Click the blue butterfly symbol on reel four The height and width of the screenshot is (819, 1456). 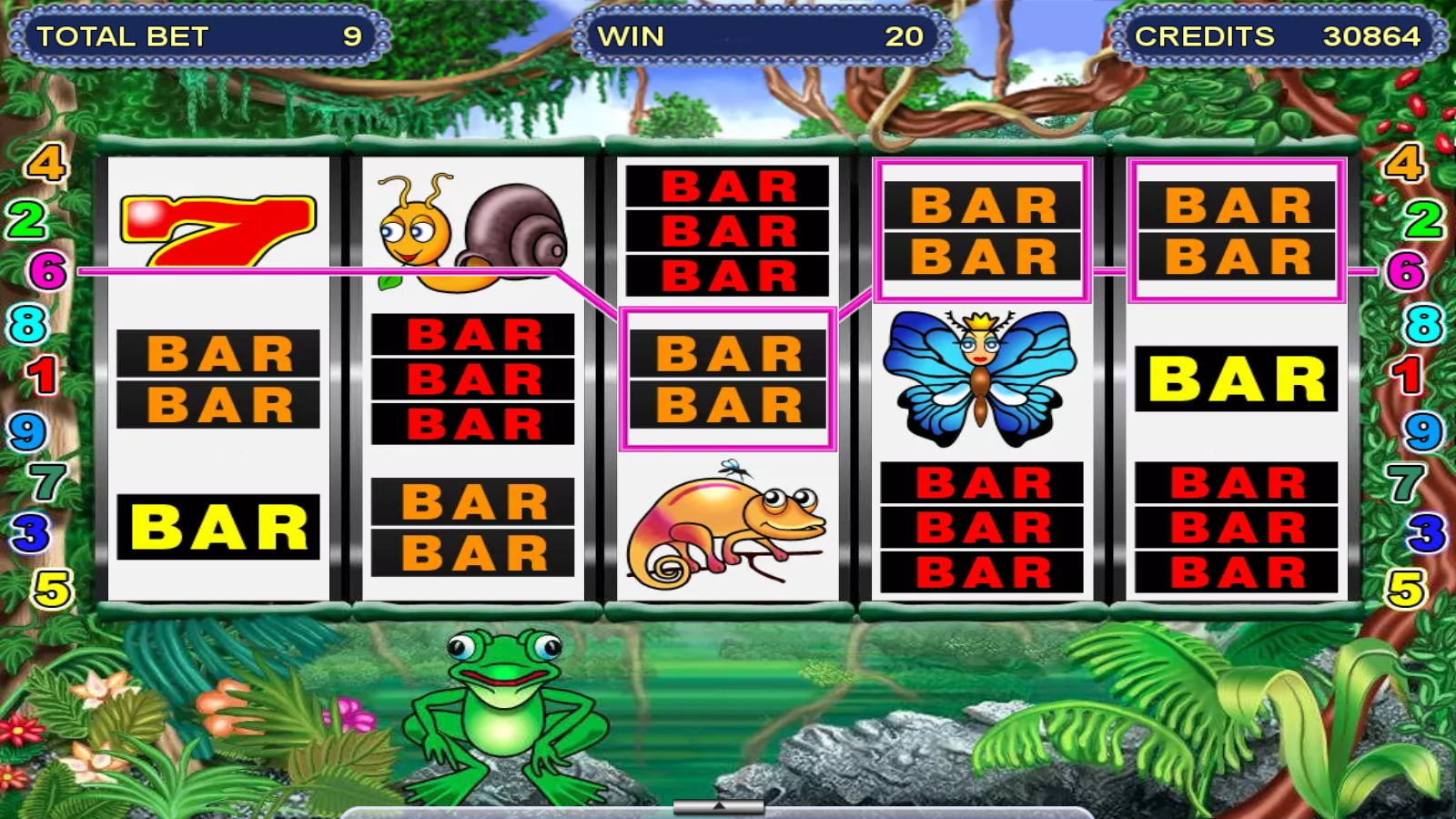(981, 373)
